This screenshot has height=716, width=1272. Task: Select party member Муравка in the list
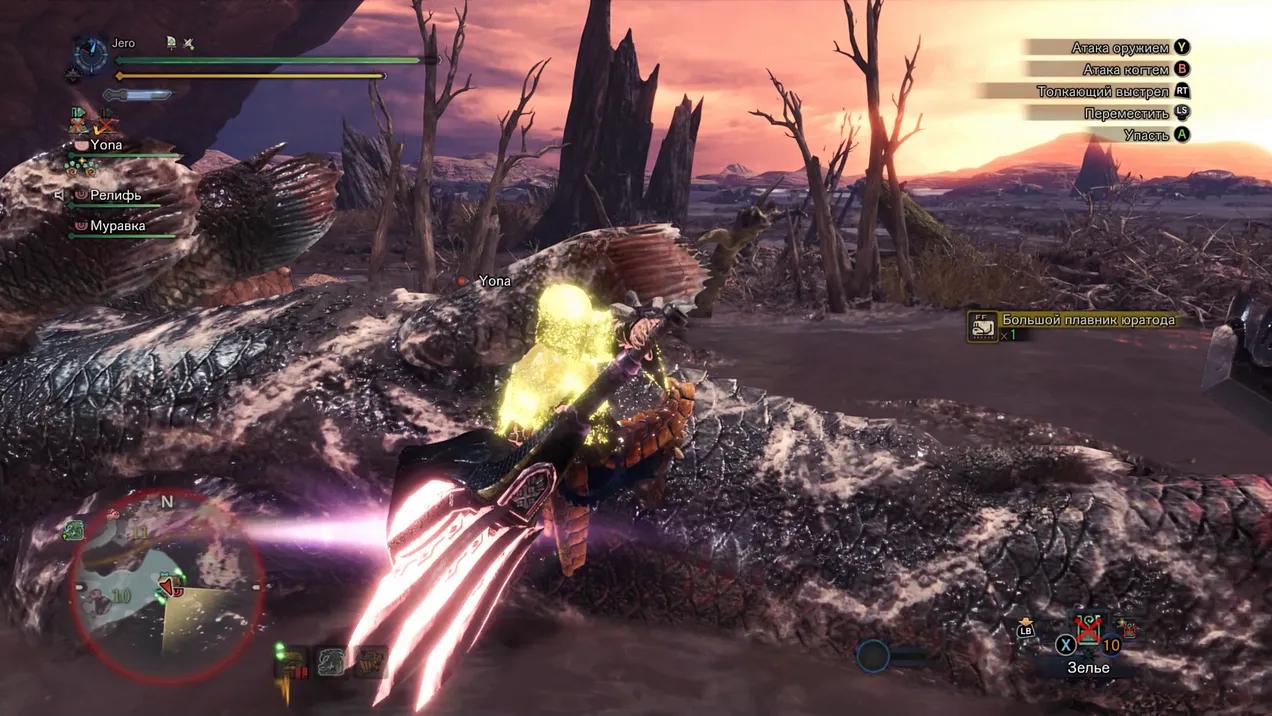click(117, 226)
